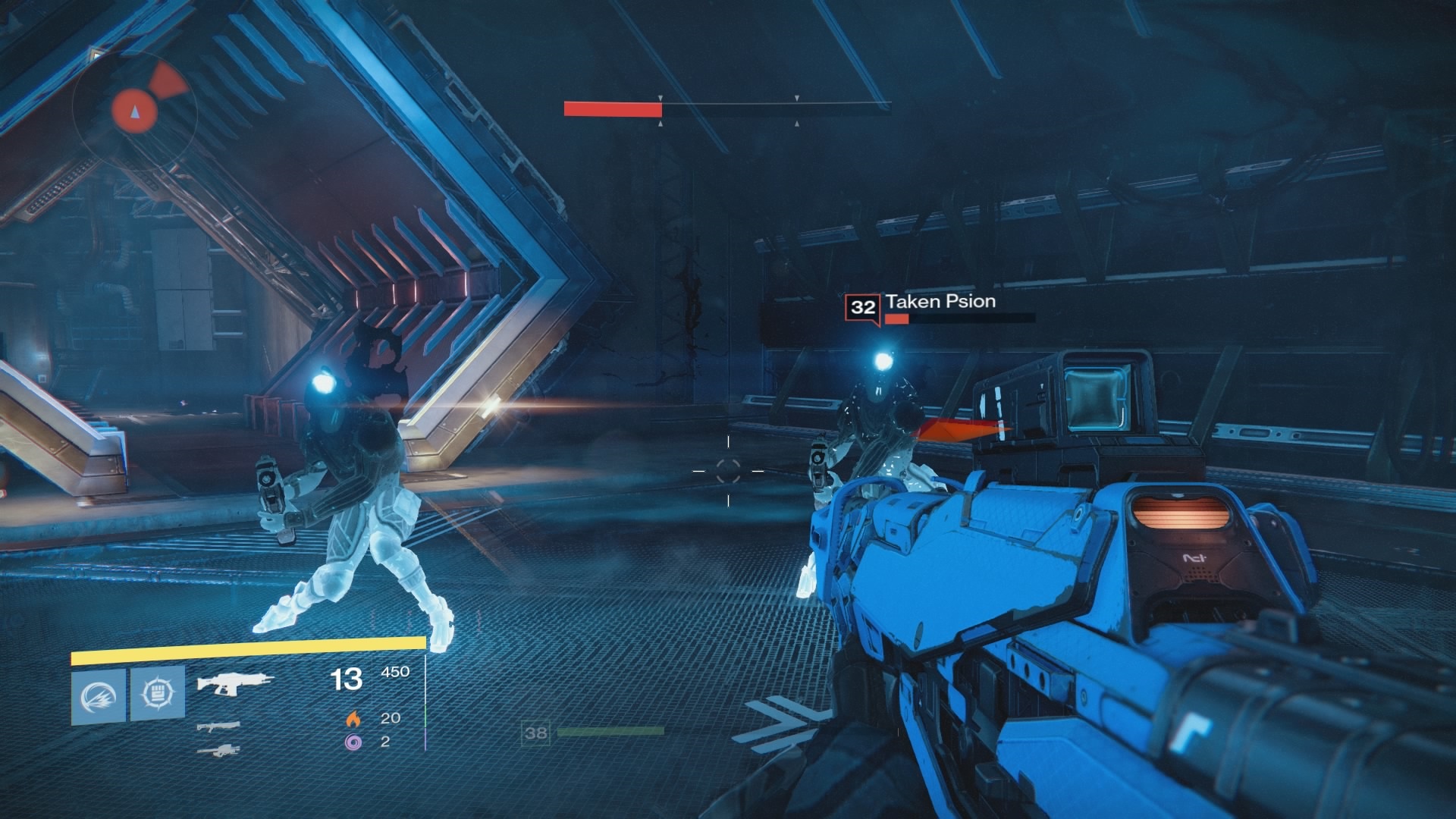
Task: Select the grenade ability icon
Action: click(99, 695)
